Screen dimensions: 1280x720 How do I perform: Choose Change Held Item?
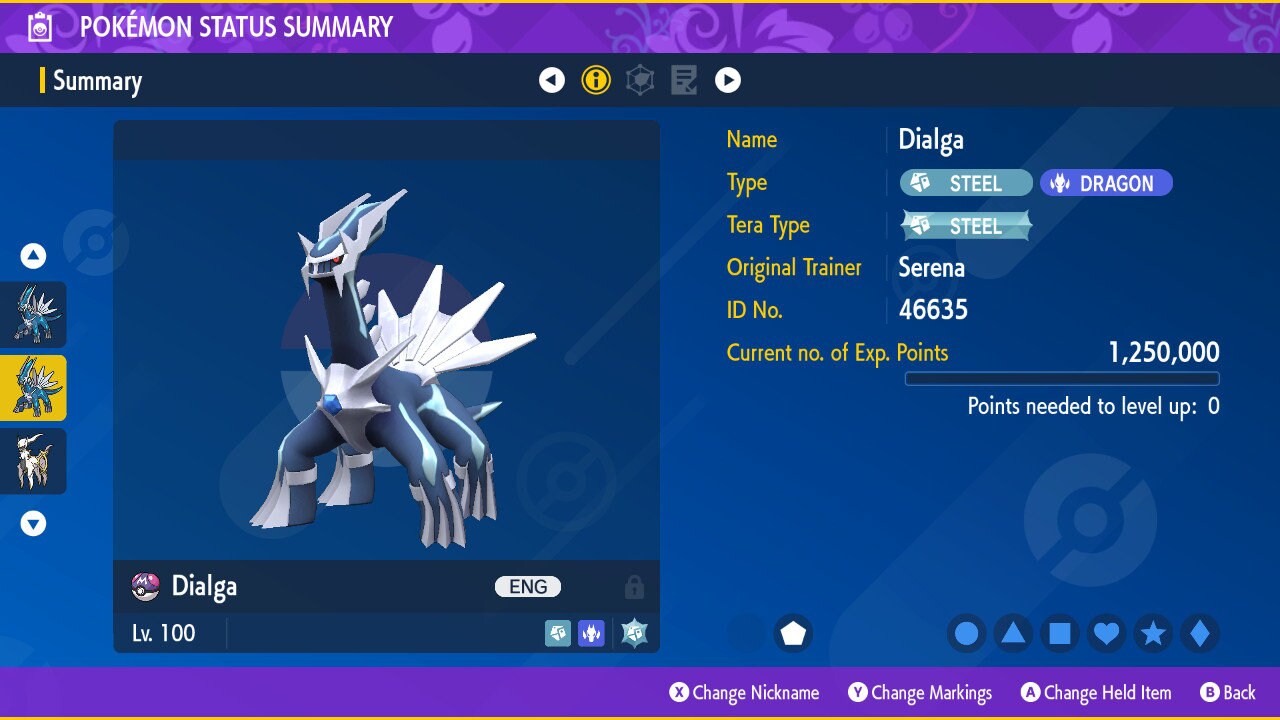pyautogui.click(x=1096, y=693)
